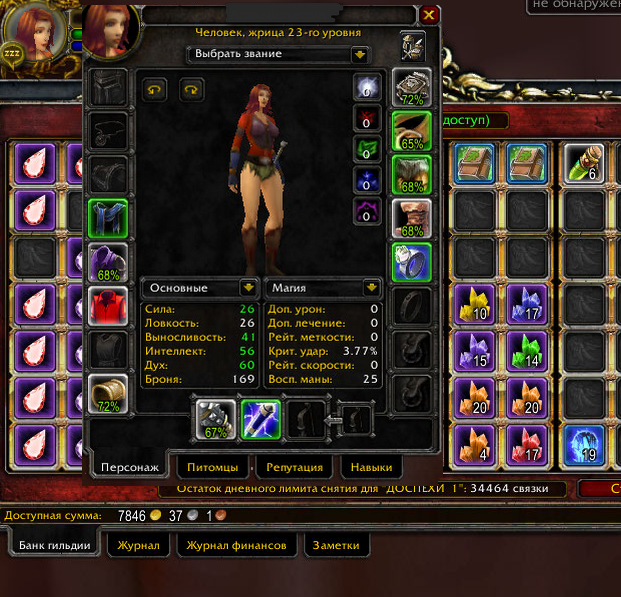Click the main-hand mace at 67%
Screen dimensions: 621x597
pyautogui.click(x=214, y=420)
